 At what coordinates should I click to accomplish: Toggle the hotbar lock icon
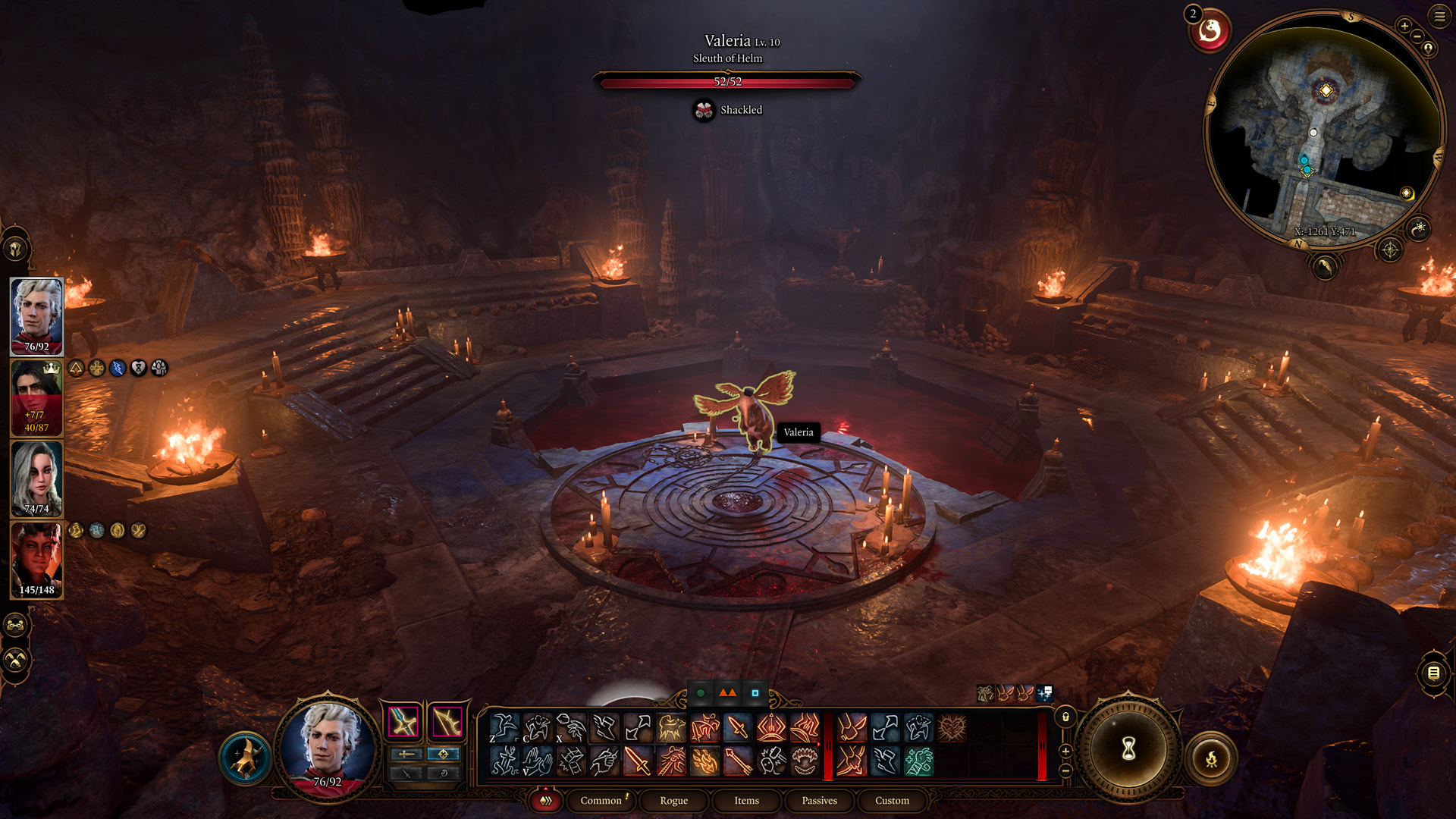[x=1065, y=717]
